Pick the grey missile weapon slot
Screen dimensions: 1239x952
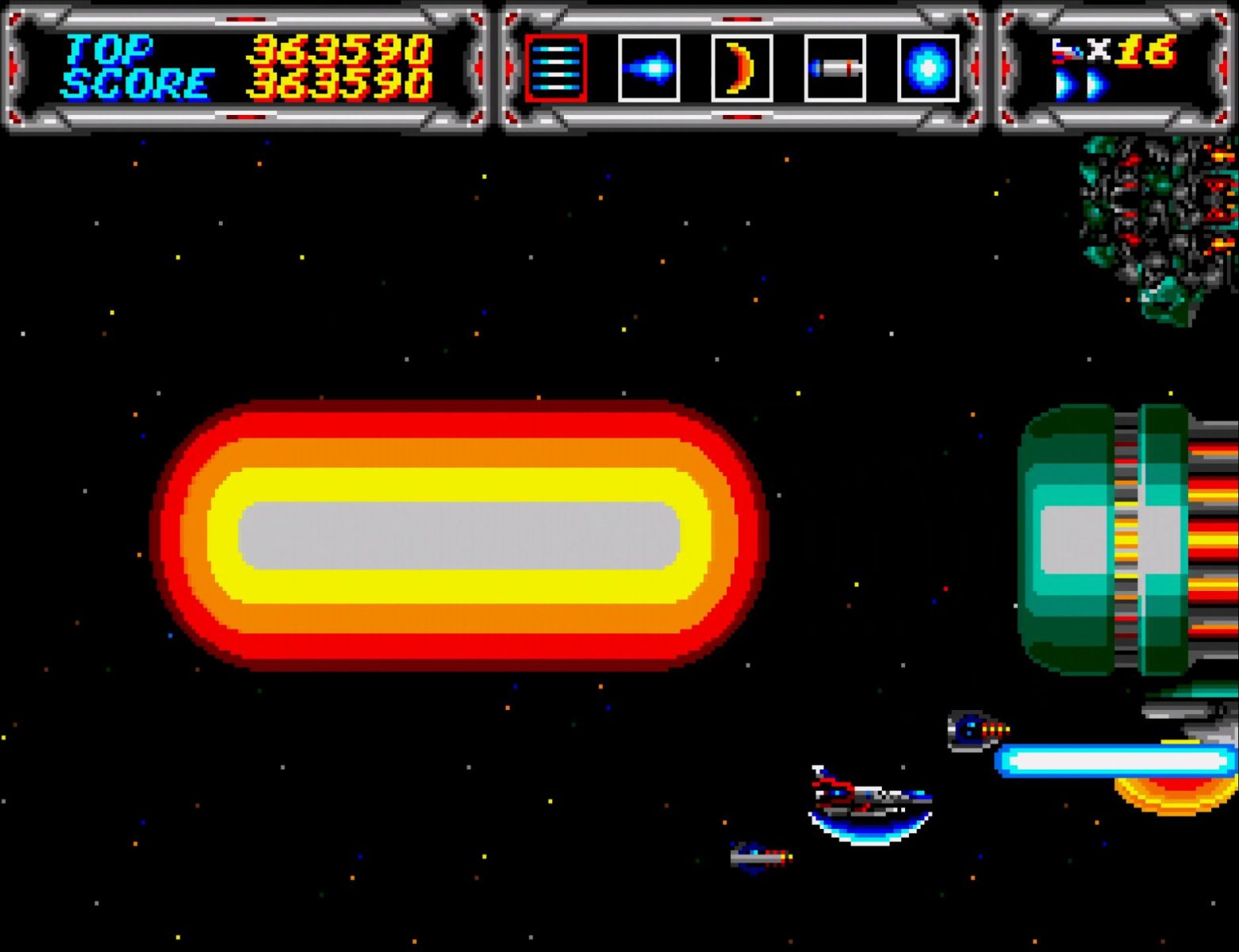pos(834,68)
